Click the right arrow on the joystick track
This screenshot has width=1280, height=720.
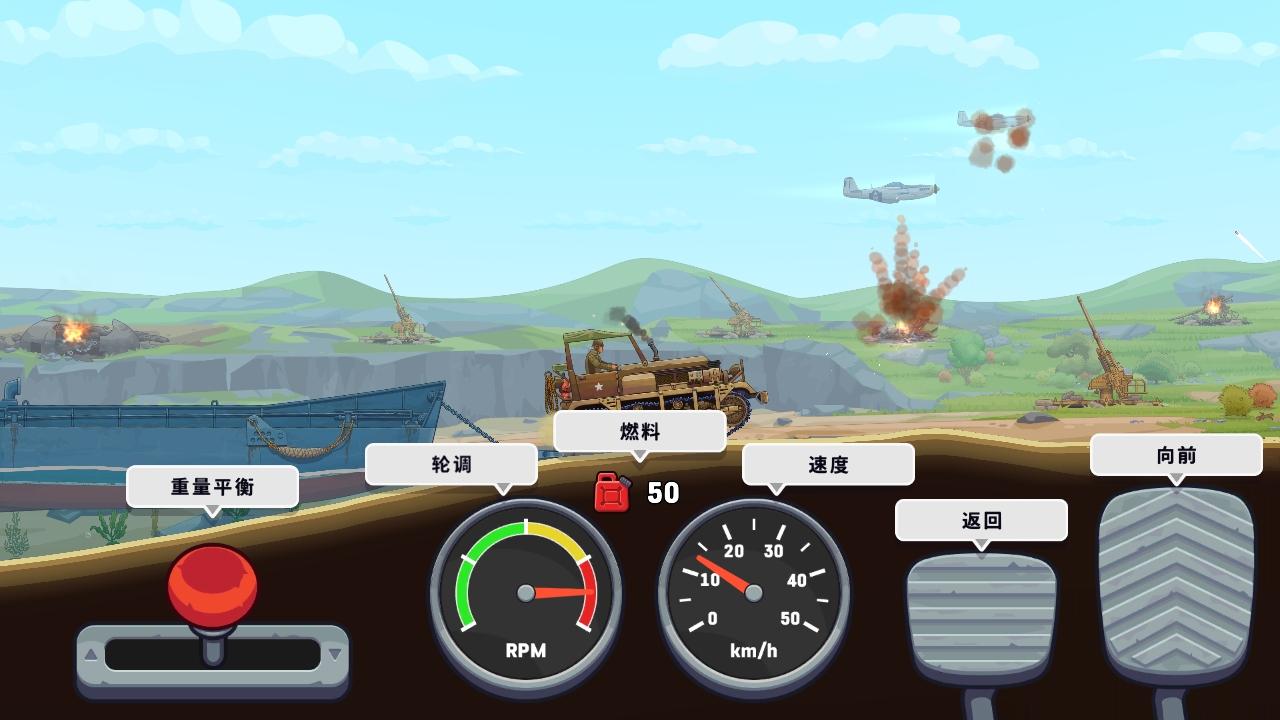[x=334, y=653]
